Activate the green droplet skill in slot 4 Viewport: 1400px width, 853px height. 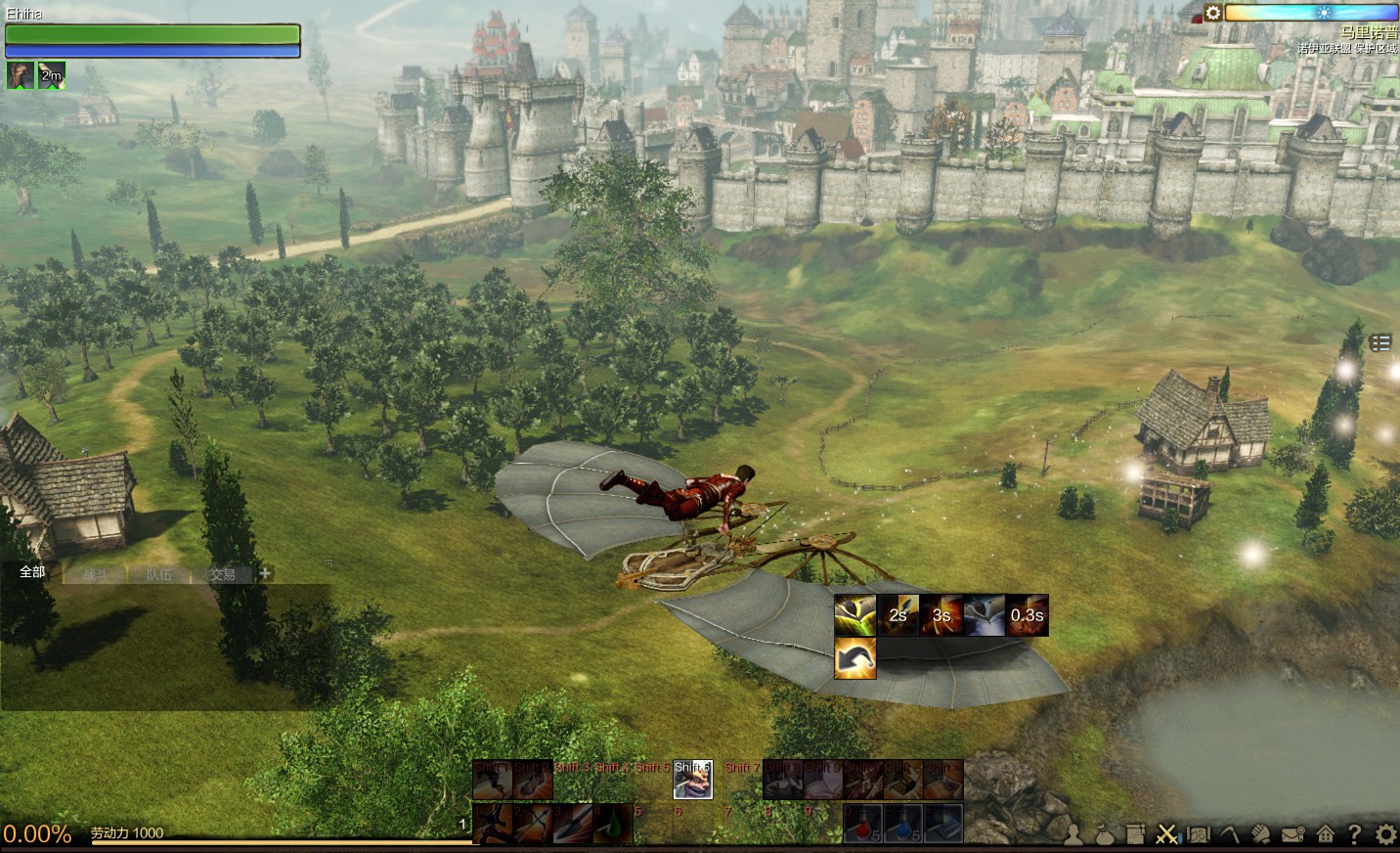pyautogui.click(x=613, y=823)
